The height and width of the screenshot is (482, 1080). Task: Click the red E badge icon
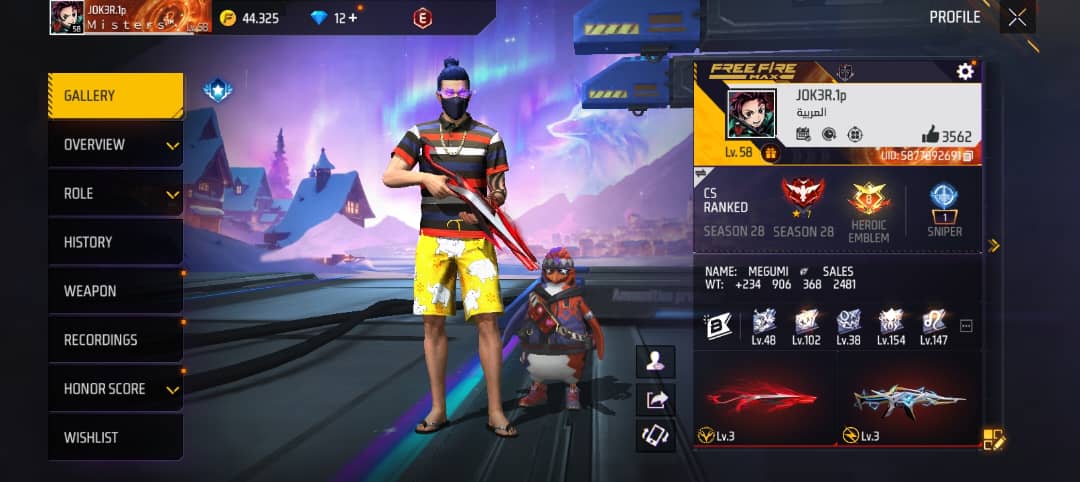point(423,18)
